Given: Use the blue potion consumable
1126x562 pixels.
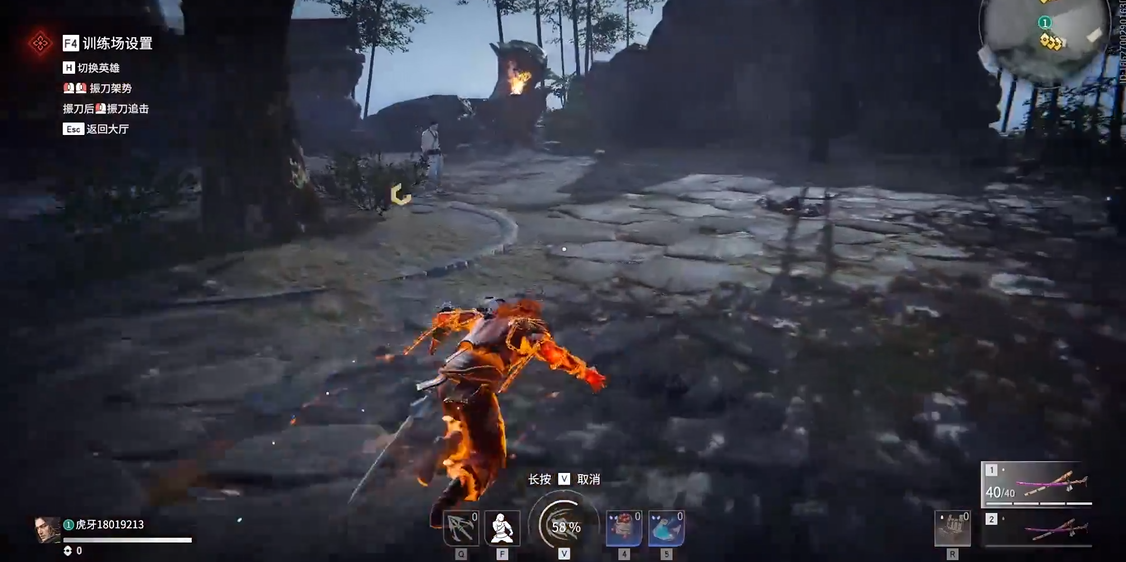Looking at the screenshot, I should [666, 528].
